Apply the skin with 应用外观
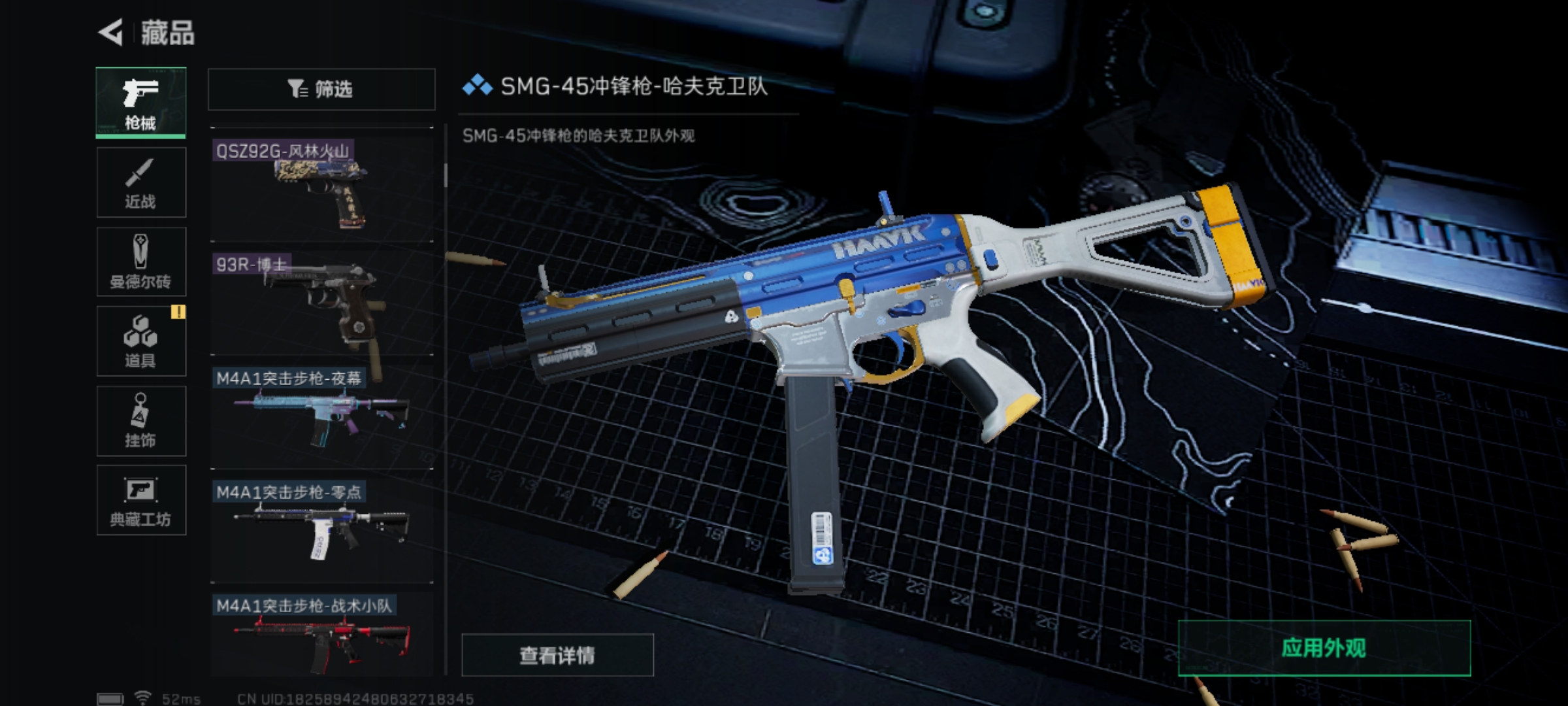The height and width of the screenshot is (706, 1568). (1324, 648)
